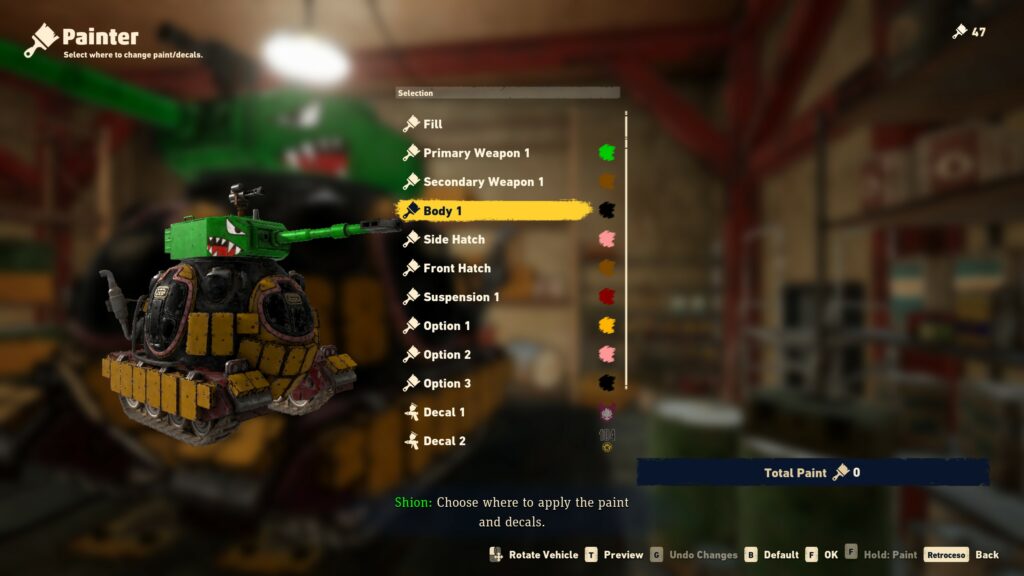Click the selection list scrollbar
This screenshot has width=1024, height=576.
click(x=627, y=250)
